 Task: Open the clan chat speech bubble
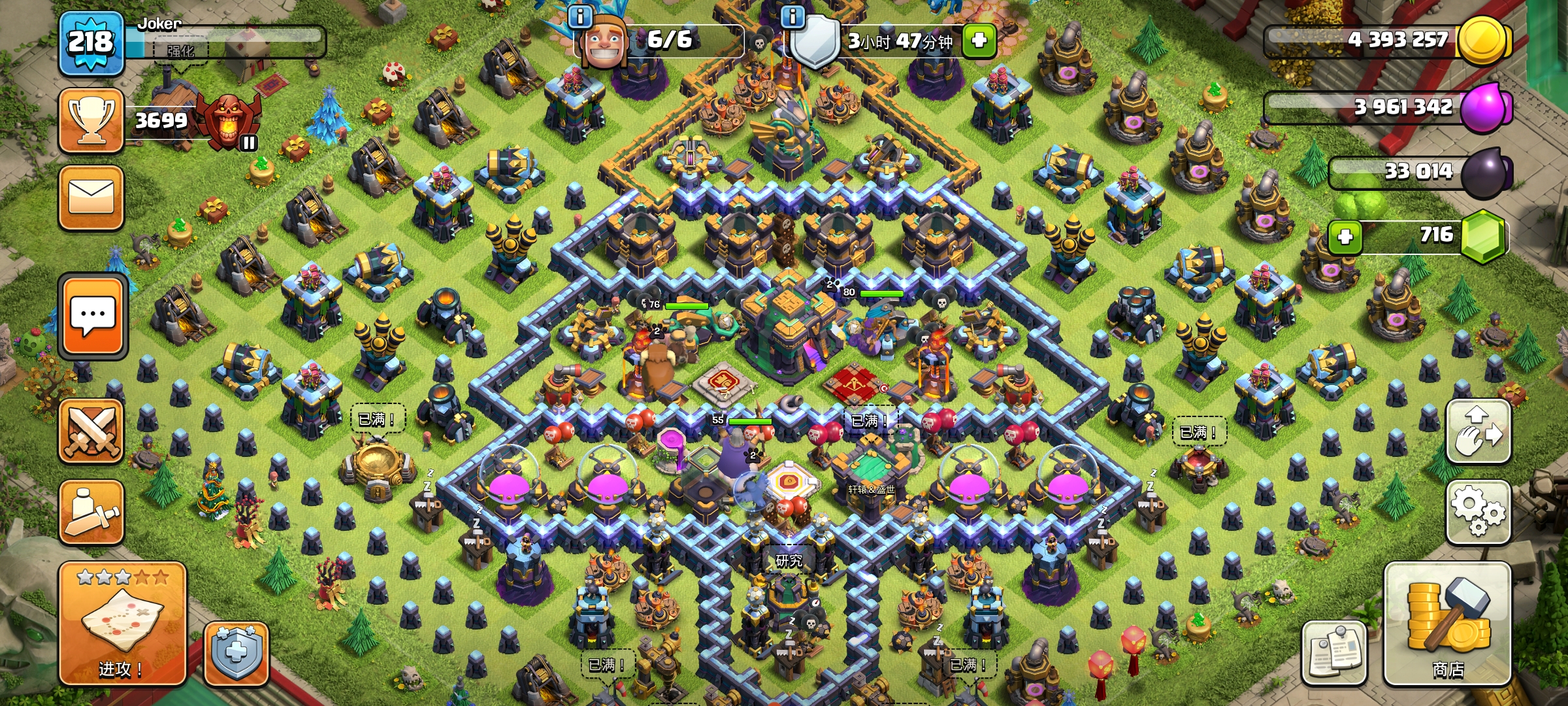point(93,316)
